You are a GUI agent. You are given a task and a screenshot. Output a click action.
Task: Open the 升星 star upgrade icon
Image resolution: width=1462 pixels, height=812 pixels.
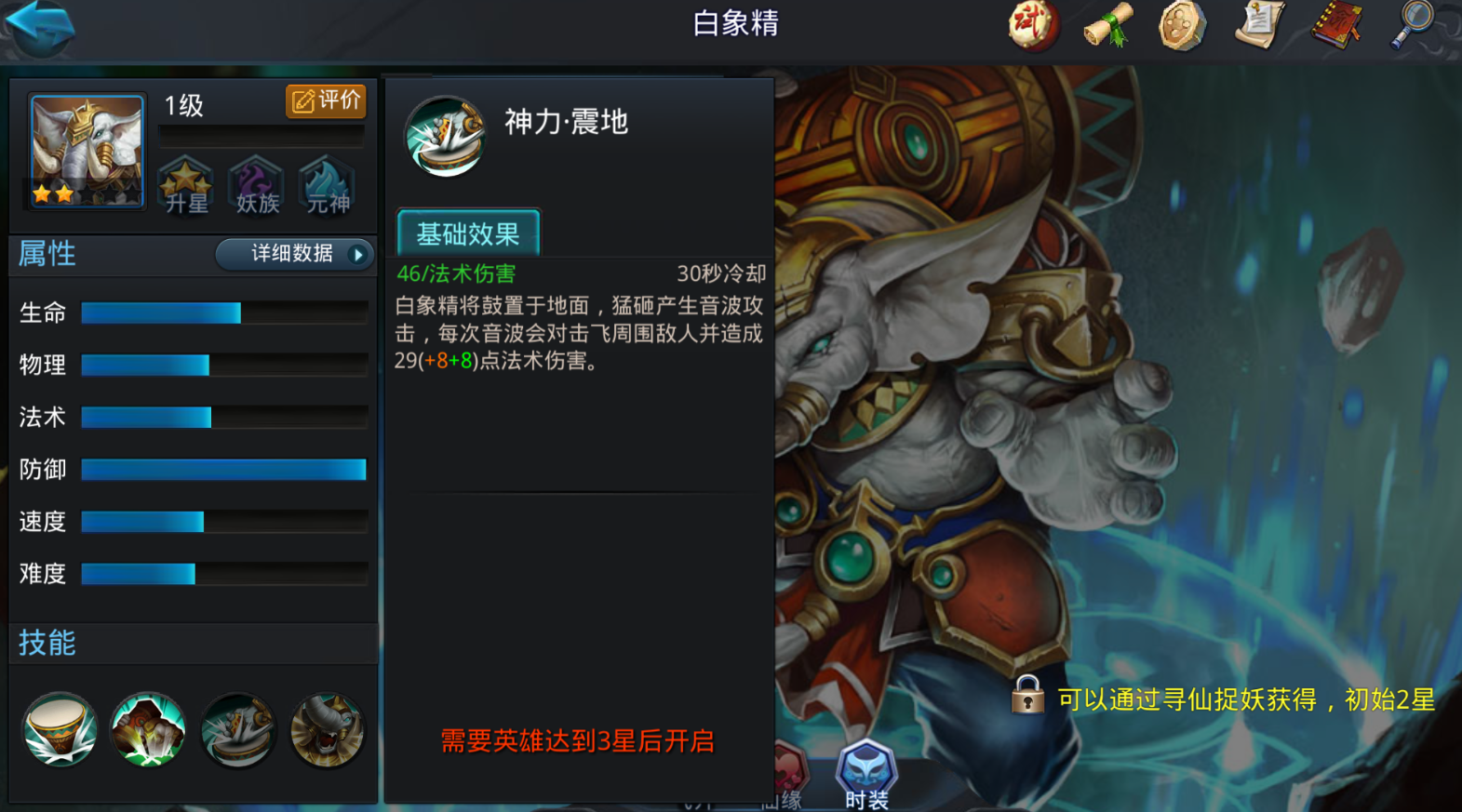click(x=185, y=186)
